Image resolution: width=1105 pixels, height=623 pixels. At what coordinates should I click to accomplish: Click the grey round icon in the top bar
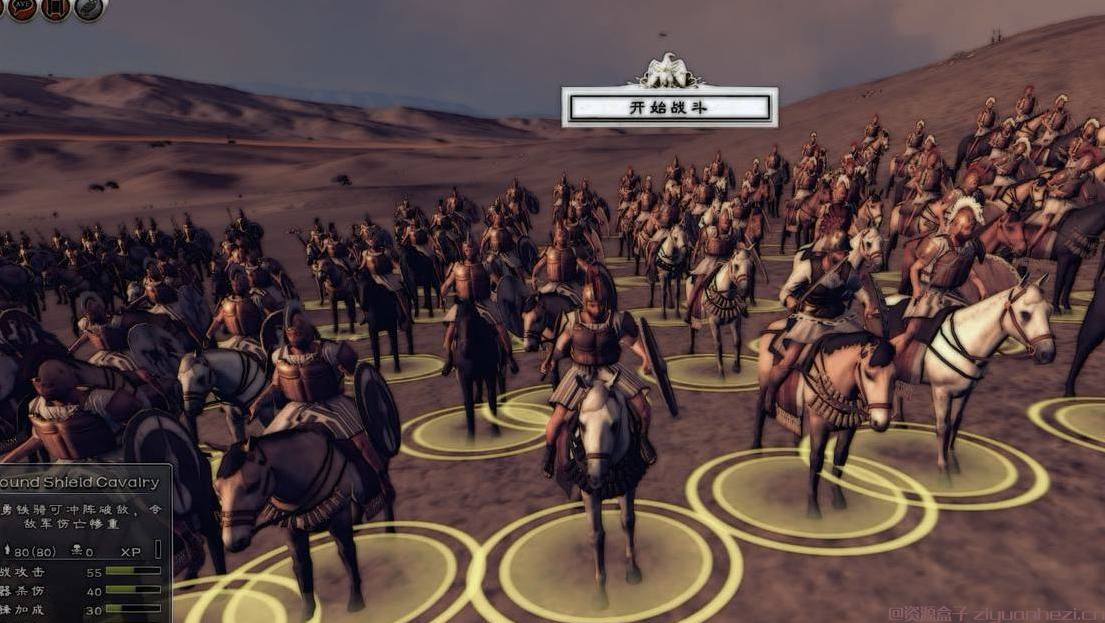click(89, 8)
